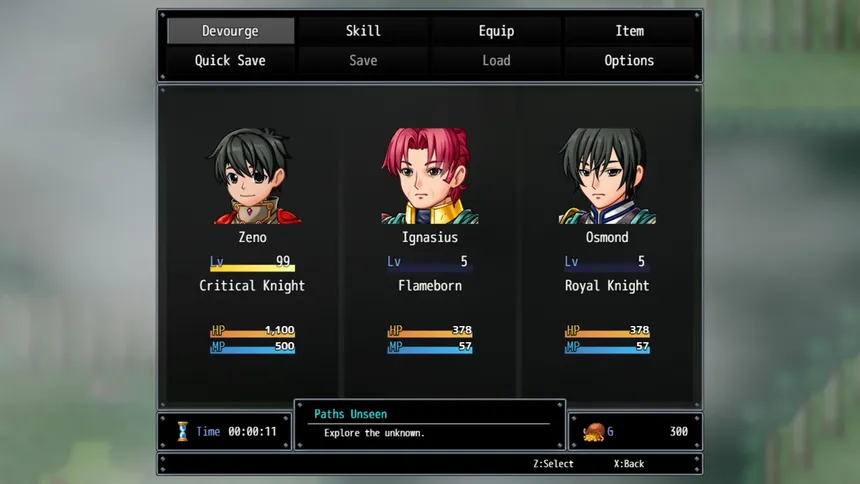
Task: Click the Paths Unseen quest panel
Action: point(430,424)
